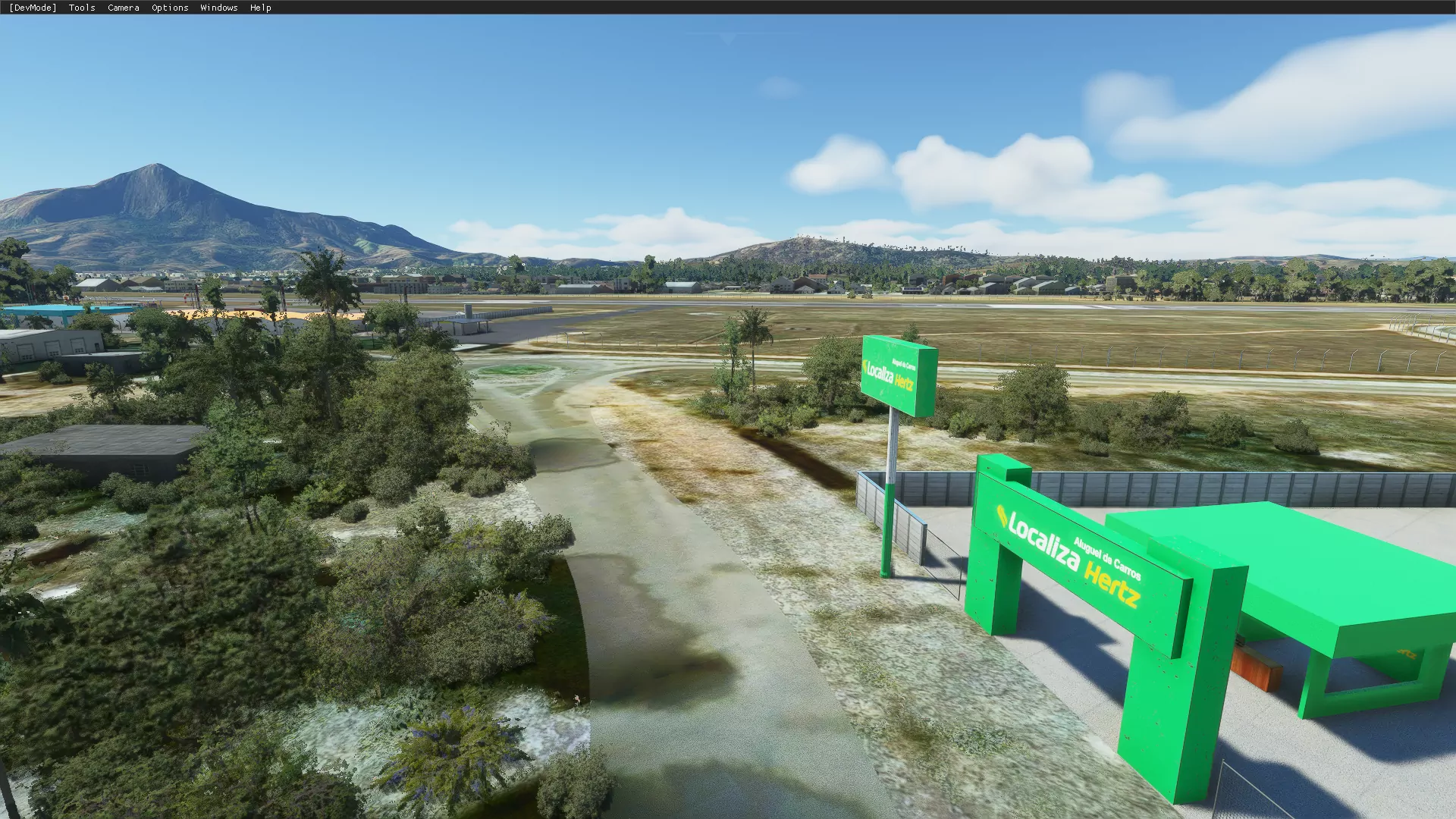Expand the Windows menu
The image size is (1456, 819).
click(x=218, y=8)
